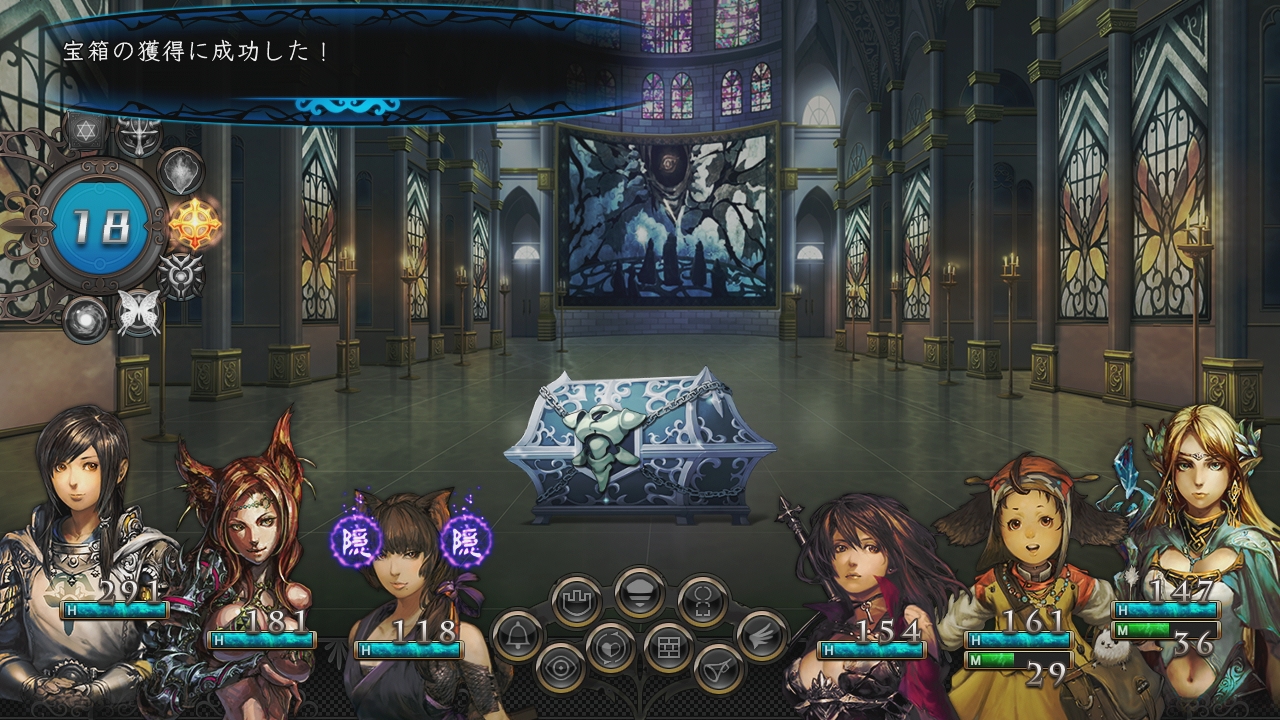
Task: Select the grey flame leaf emblem
Action: click(182, 170)
